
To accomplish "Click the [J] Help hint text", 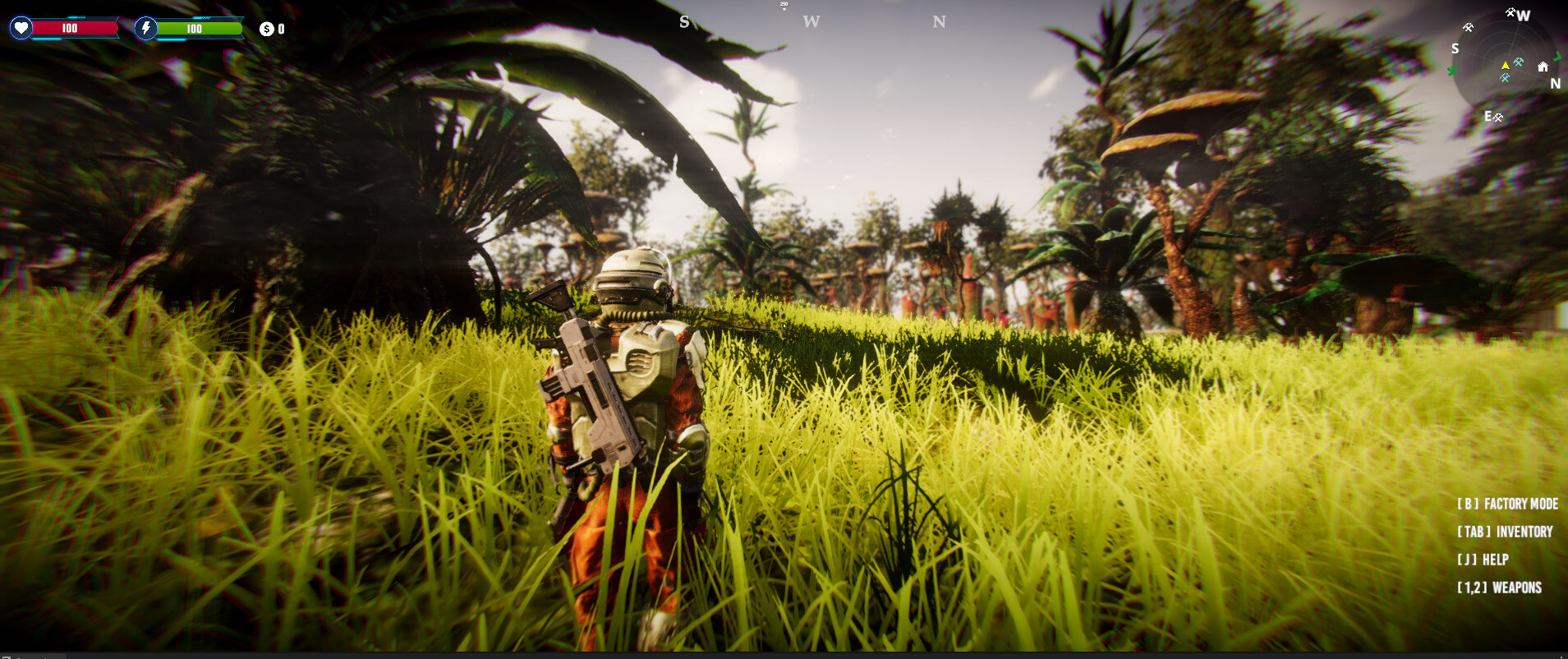I will coord(1483,560).
